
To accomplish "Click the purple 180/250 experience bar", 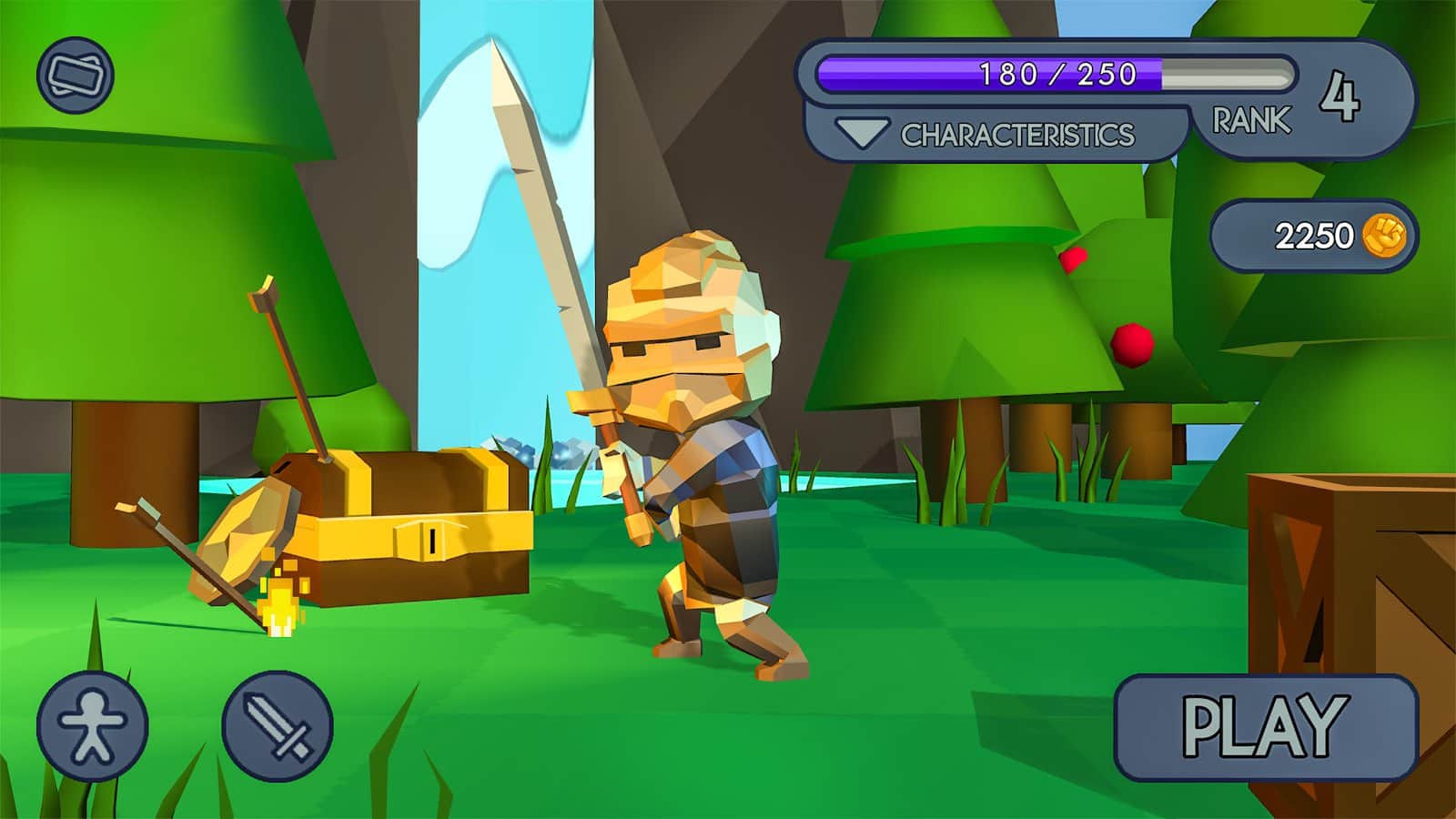I will (1056, 76).
